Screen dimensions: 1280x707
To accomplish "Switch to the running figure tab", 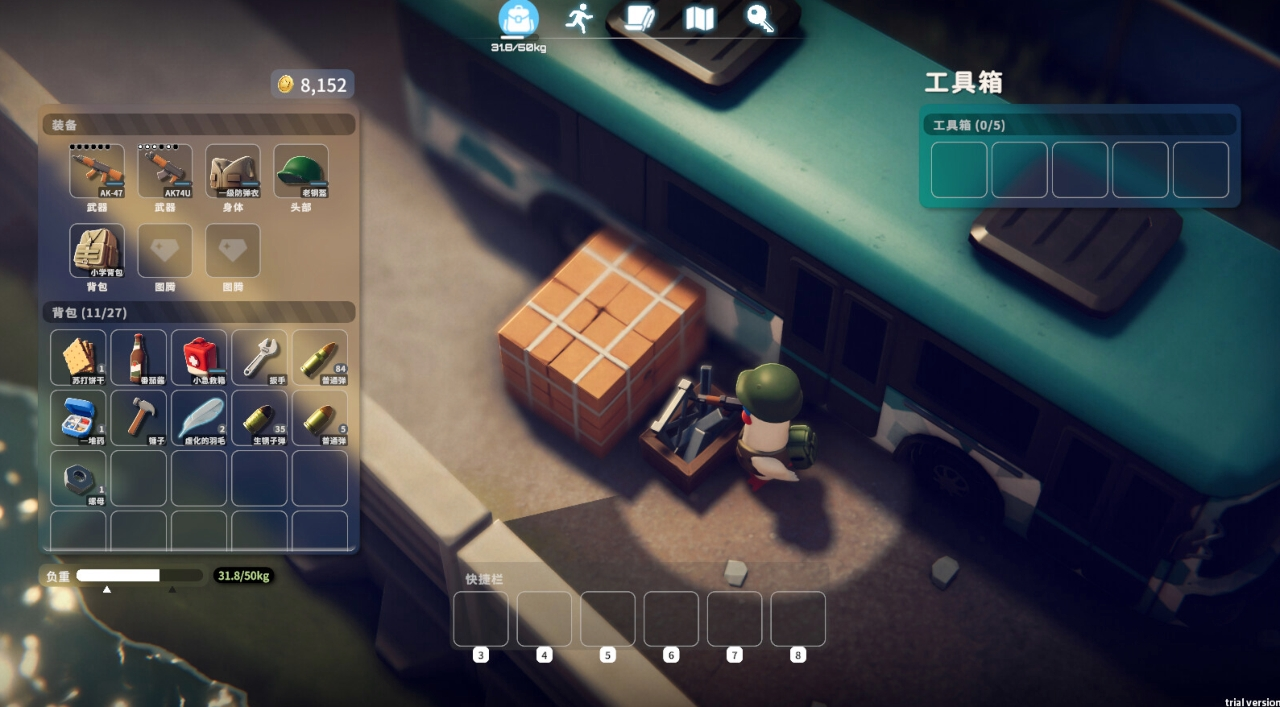I will 579,18.
